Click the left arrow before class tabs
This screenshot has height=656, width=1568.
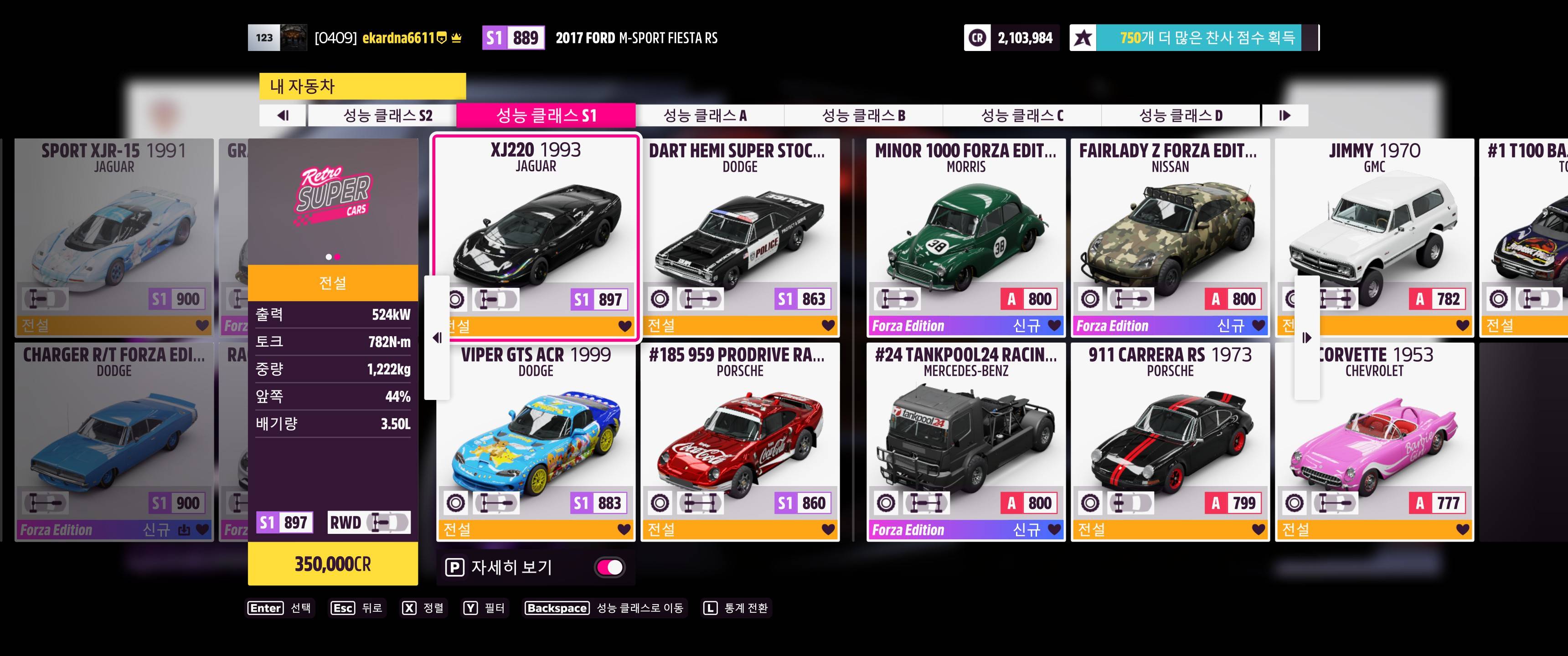tap(283, 116)
